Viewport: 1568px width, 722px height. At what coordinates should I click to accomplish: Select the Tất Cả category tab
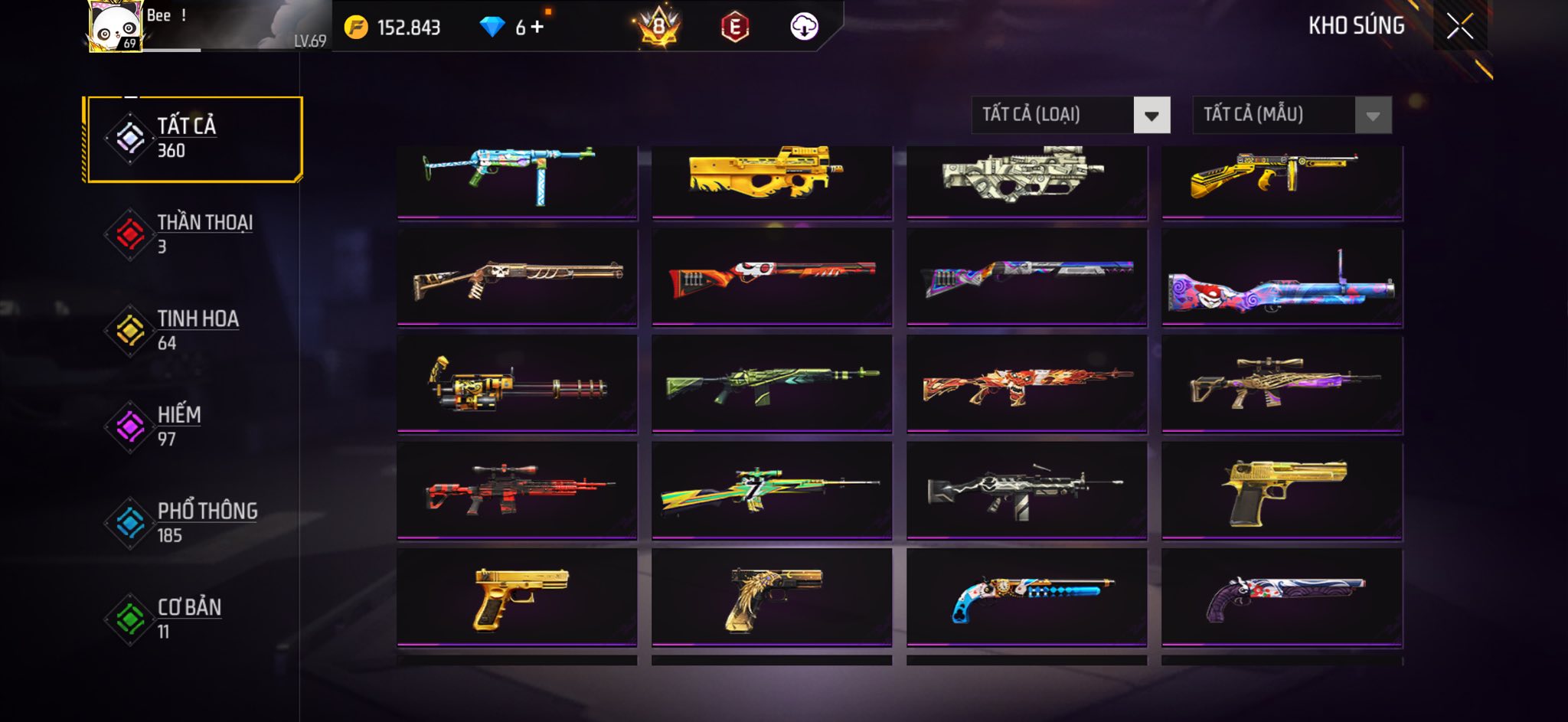click(x=194, y=139)
